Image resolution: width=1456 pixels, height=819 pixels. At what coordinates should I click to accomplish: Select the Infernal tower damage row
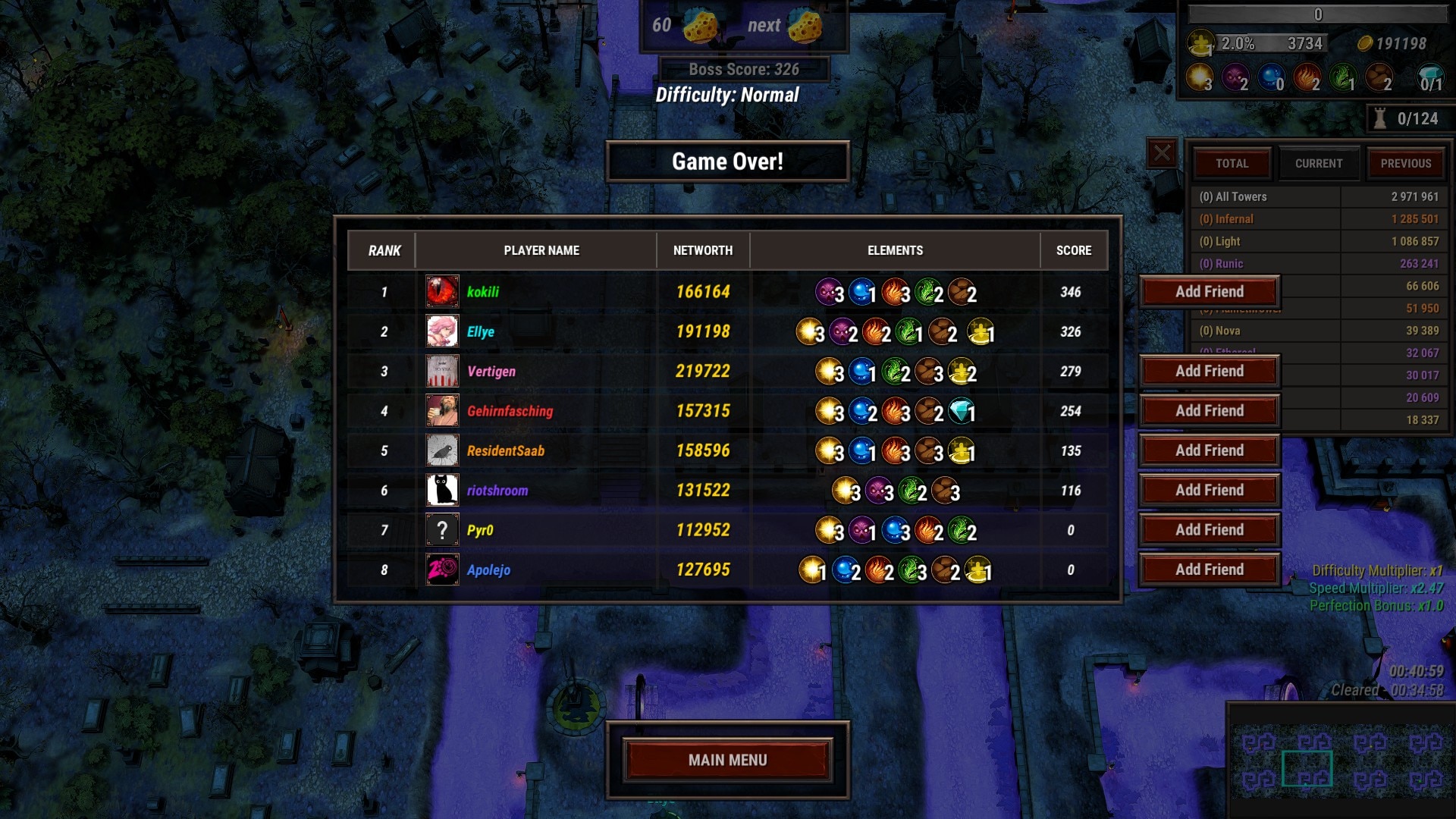click(1318, 219)
